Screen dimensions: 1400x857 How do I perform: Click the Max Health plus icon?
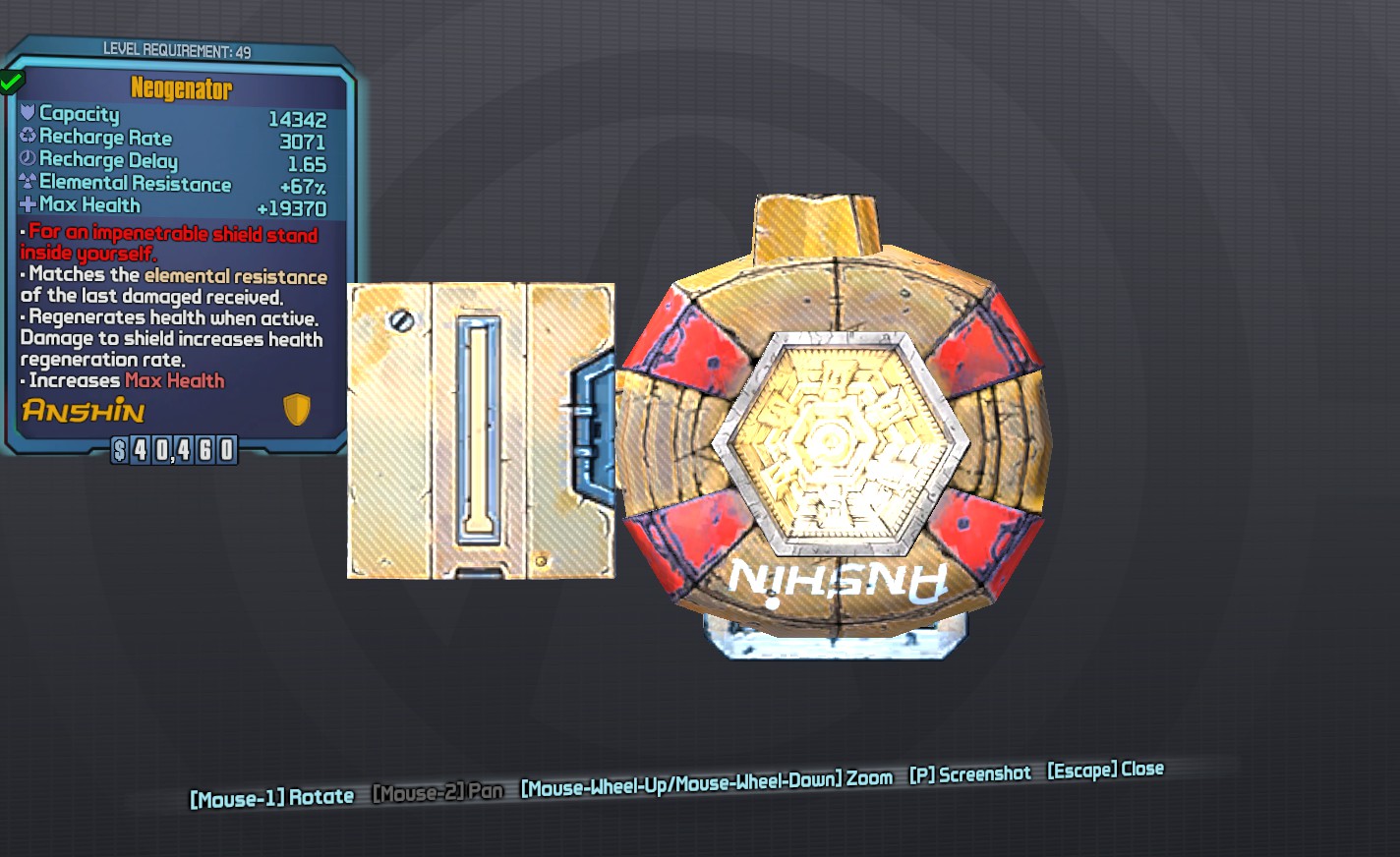(29, 204)
